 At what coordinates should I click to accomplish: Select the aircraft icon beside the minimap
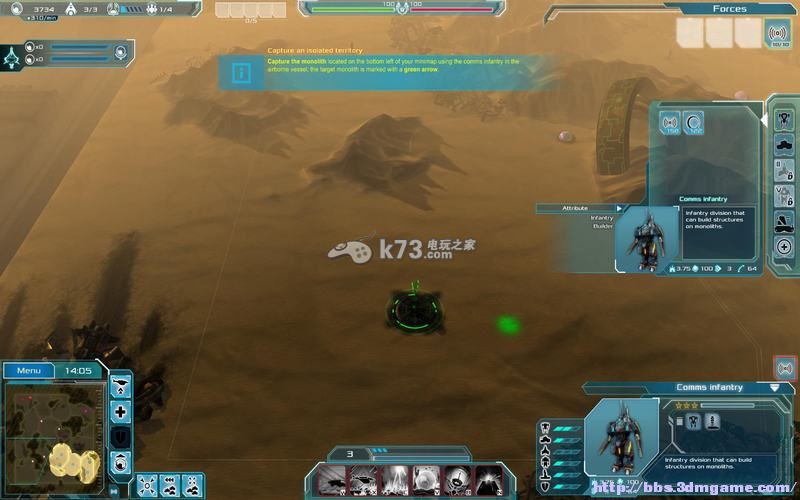(x=120, y=387)
